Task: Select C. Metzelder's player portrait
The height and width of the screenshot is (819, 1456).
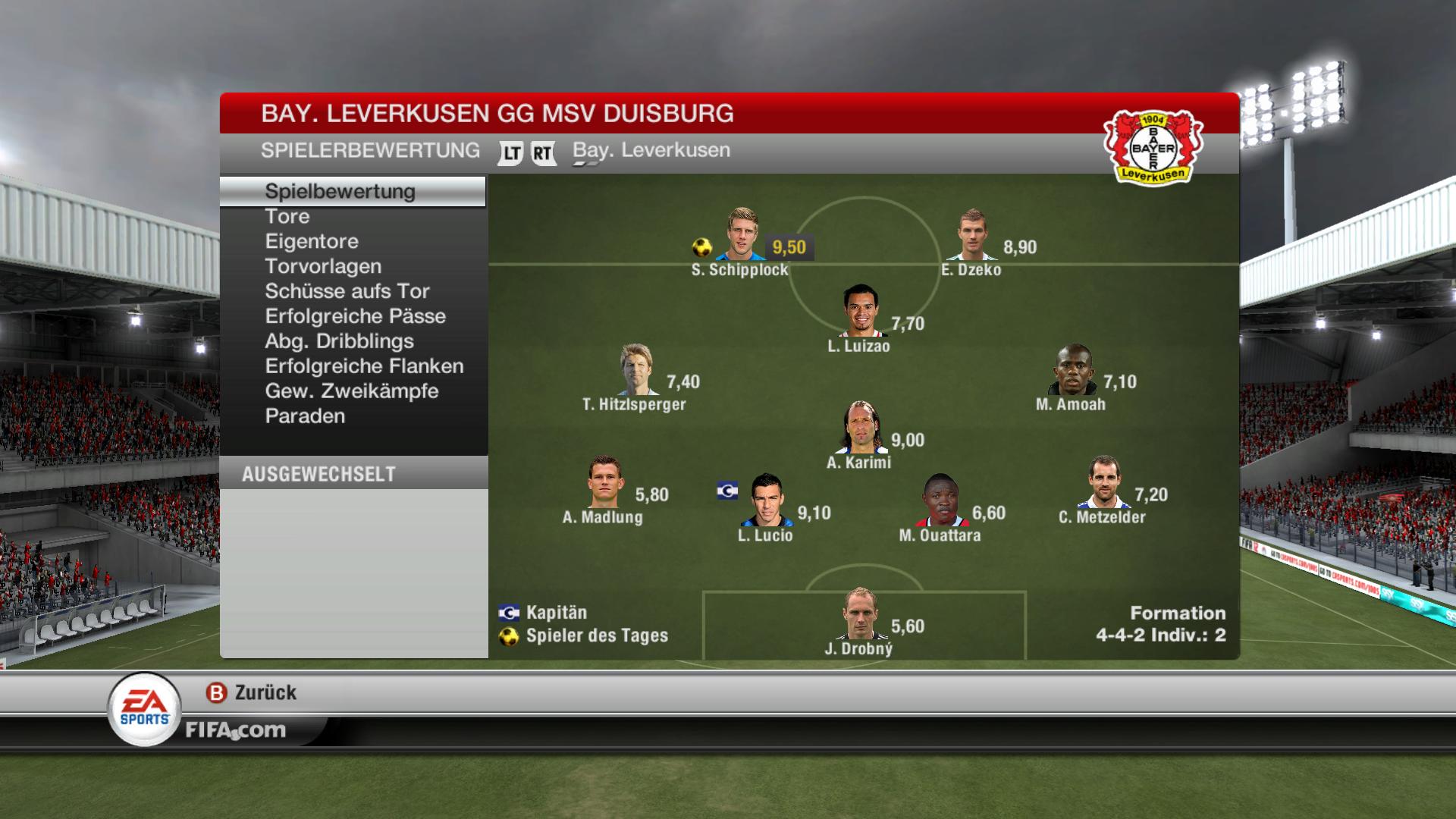Action: 1103,482
